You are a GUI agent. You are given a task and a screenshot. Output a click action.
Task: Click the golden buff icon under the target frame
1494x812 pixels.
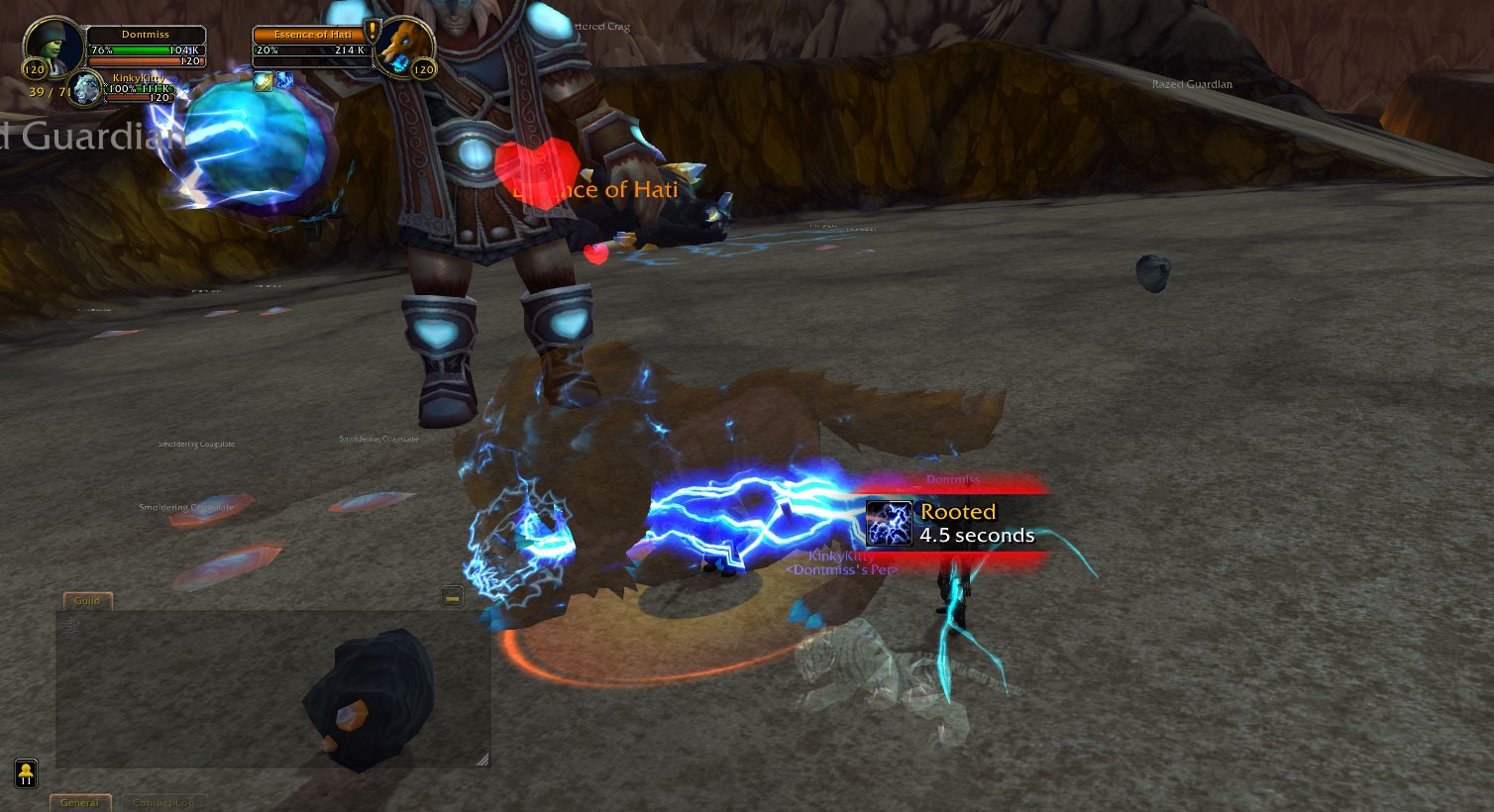(x=263, y=81)
